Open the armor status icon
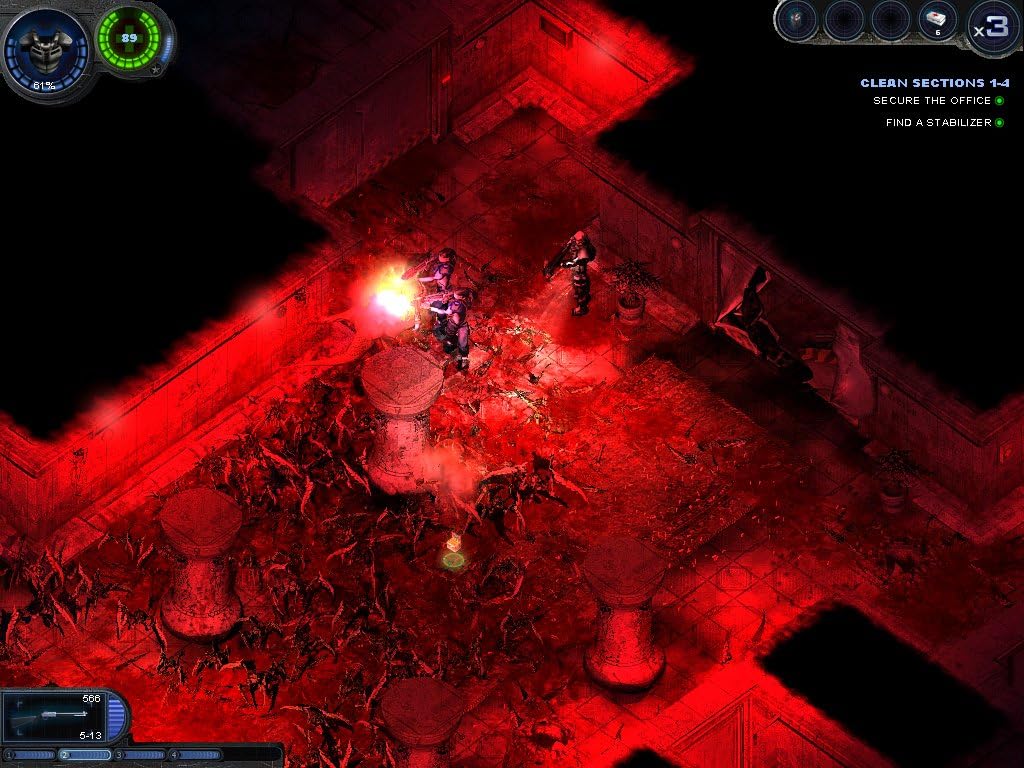This screenshot has width=1024, height=768. click(46, 46)
